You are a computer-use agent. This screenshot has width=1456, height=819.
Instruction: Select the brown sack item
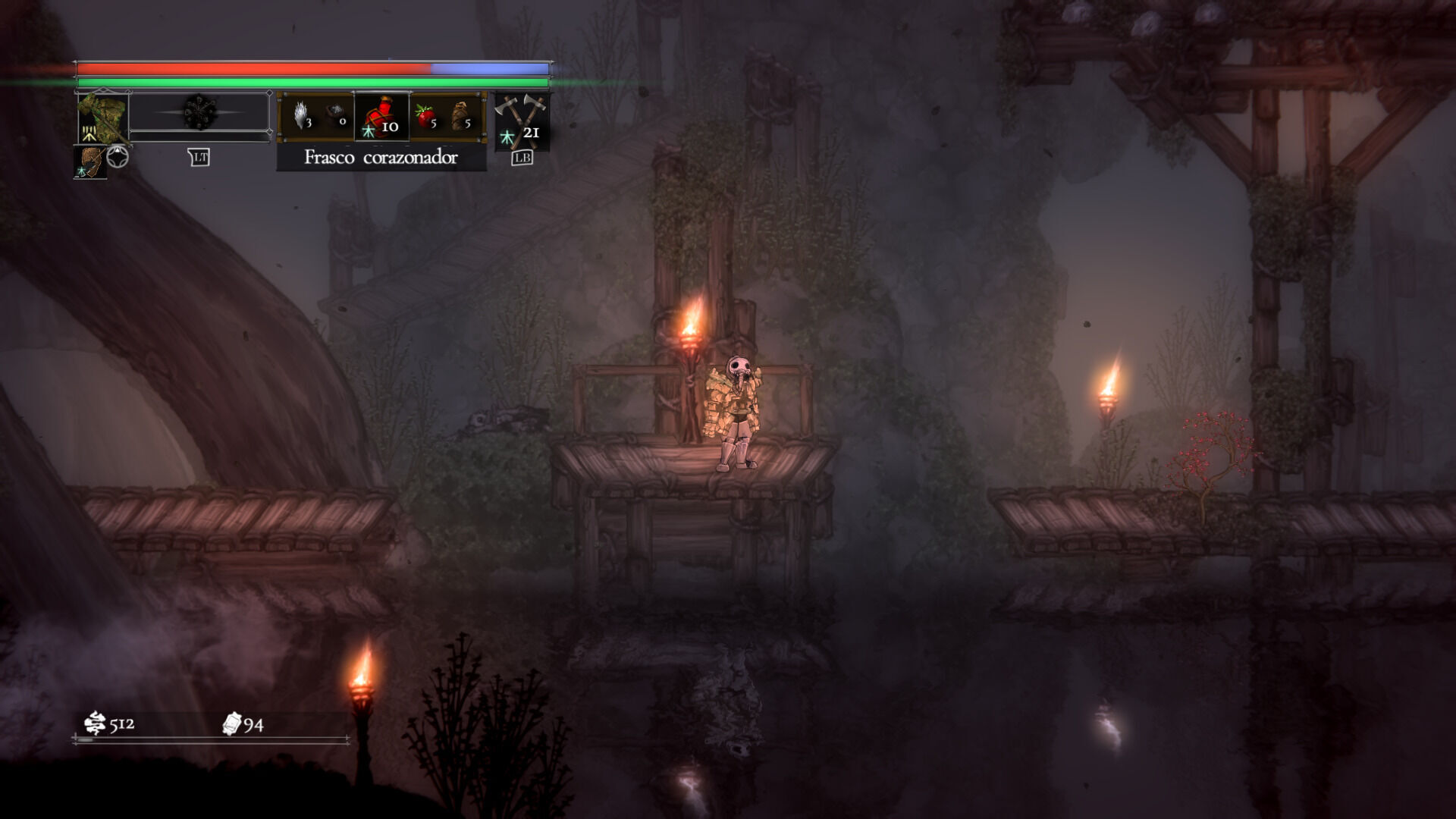pos(461,117)
